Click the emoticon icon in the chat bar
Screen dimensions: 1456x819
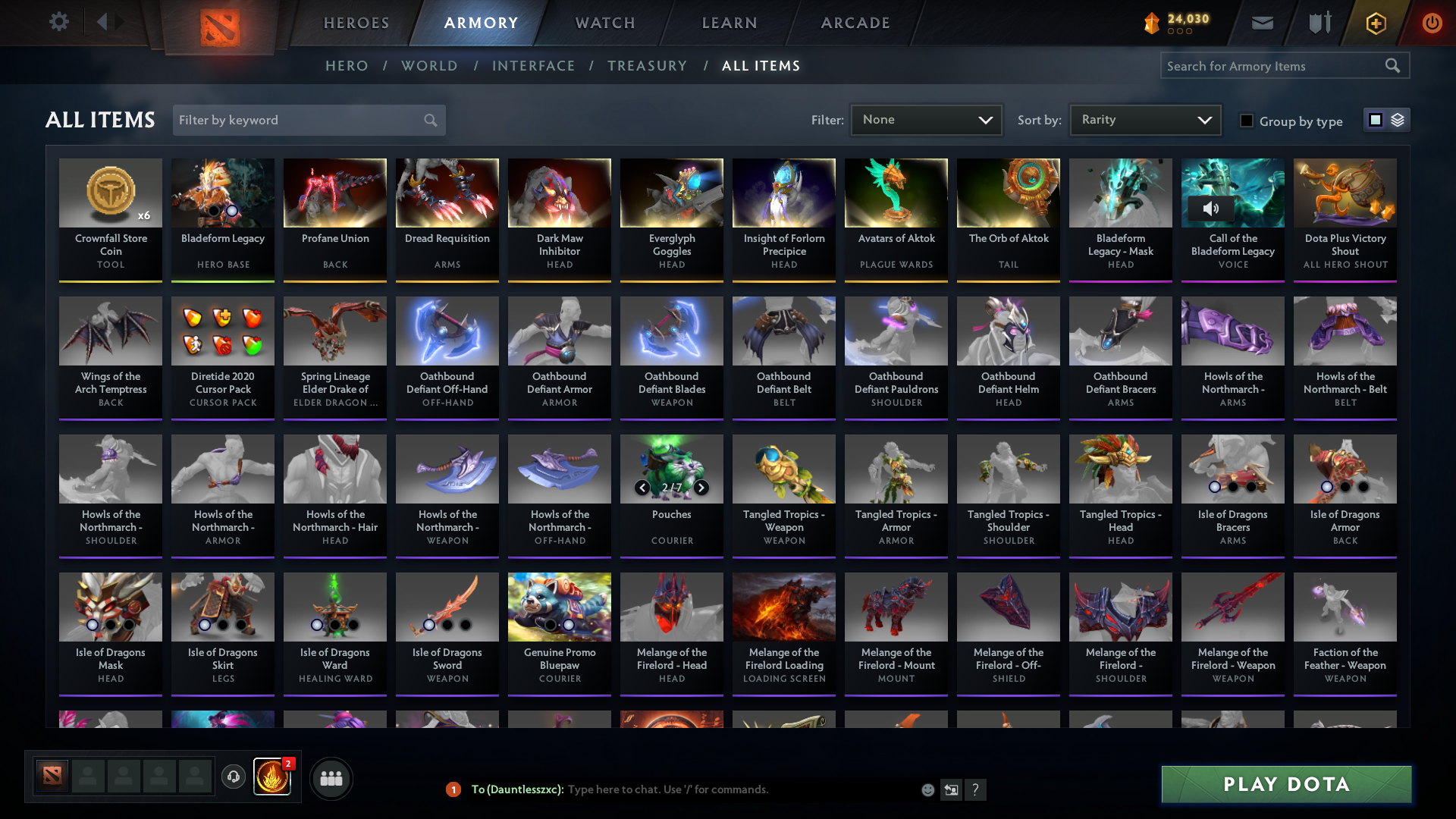(927, 789)
